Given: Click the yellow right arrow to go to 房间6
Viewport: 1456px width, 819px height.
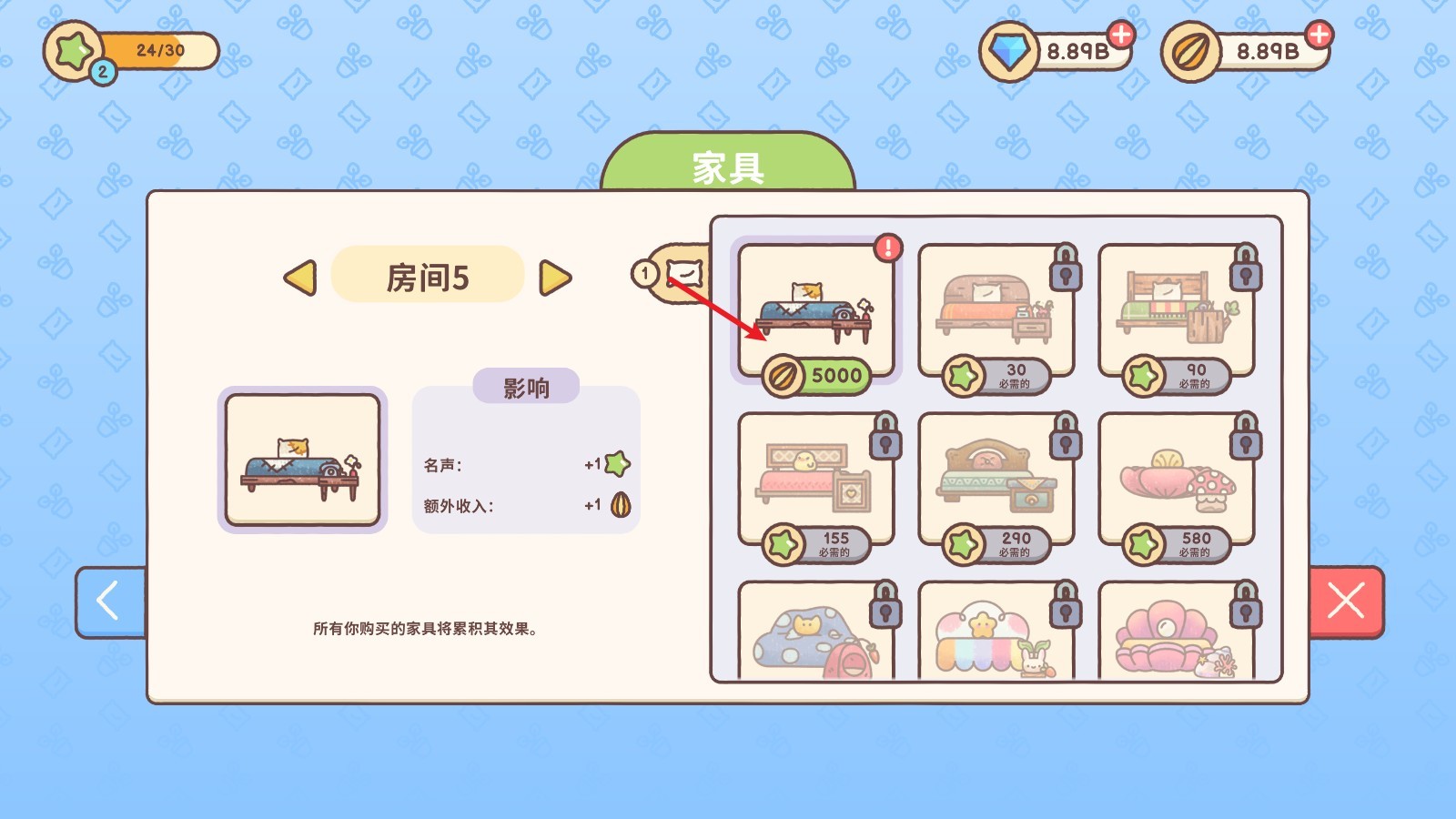Looking at the screenshot, I should (556, 278).
